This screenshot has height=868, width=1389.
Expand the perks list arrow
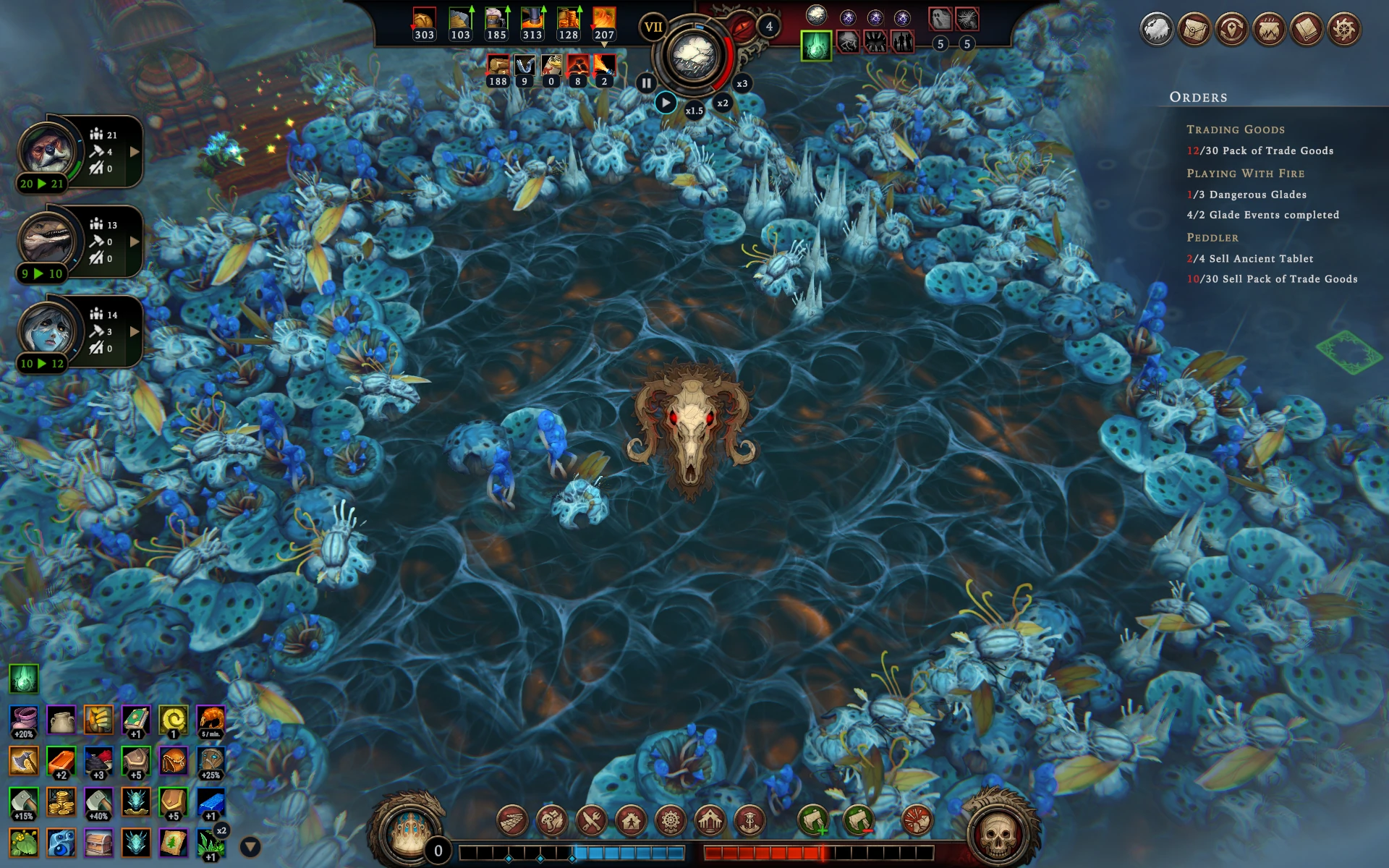coord(250,846)
